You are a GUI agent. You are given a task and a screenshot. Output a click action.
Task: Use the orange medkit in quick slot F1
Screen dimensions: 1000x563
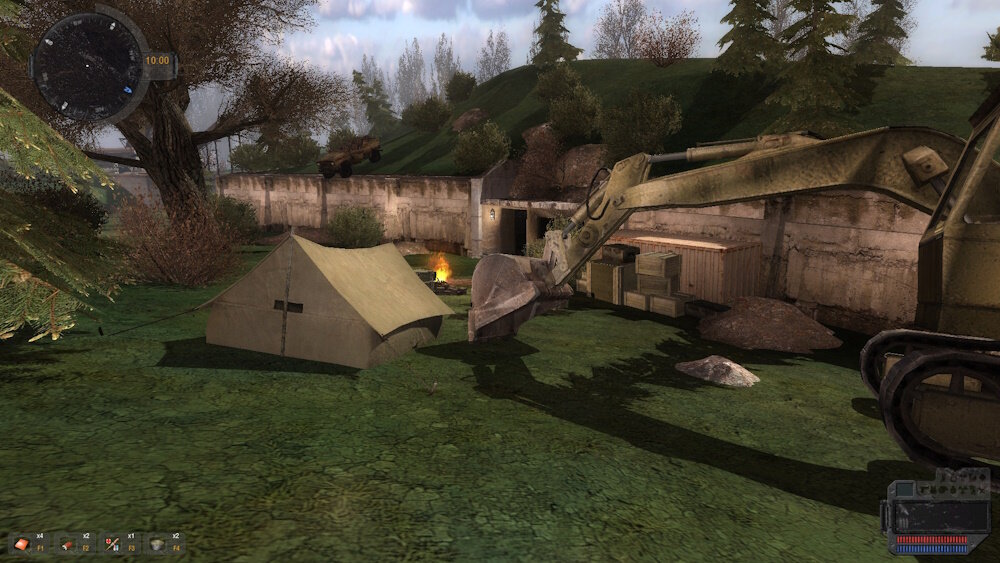tap(21, 543)
